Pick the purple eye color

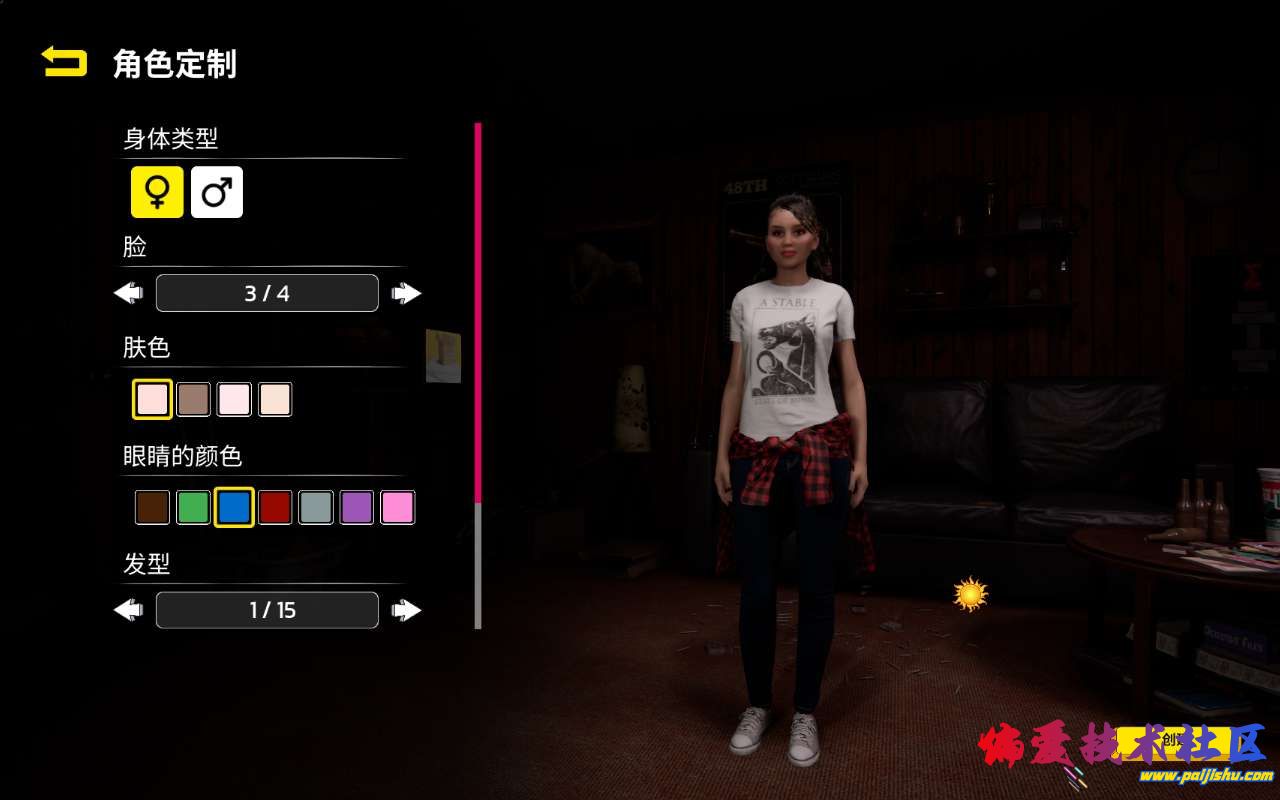point(357,508)
